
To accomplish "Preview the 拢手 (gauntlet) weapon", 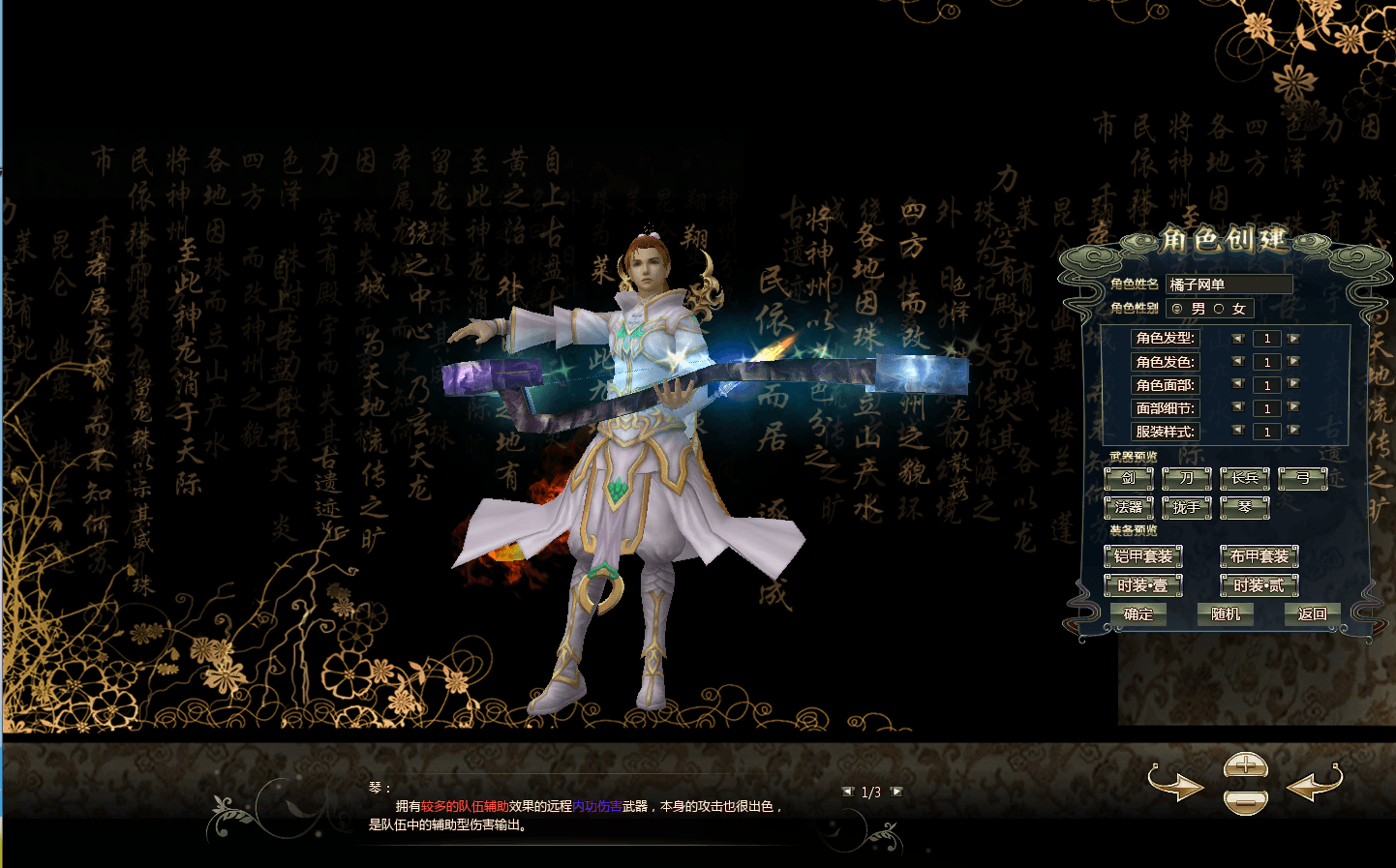I will pyautogui.click(x=1187, y=507).
